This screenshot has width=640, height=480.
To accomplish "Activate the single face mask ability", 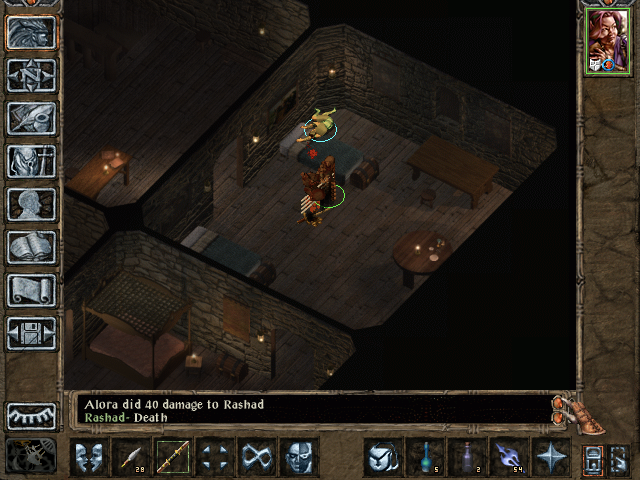I will click(x=299, y=457).
